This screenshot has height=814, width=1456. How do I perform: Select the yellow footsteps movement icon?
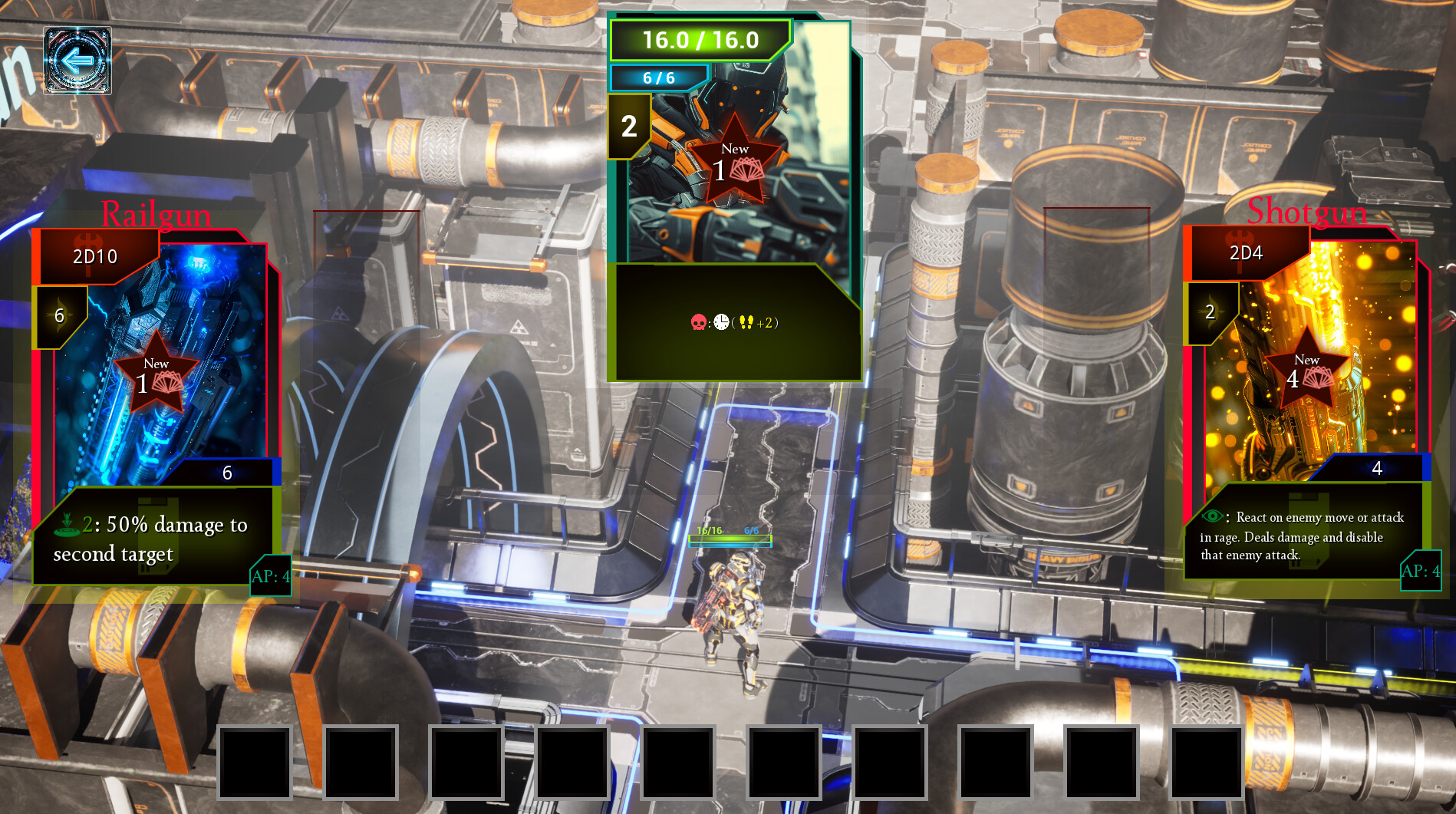coord(746,321)
